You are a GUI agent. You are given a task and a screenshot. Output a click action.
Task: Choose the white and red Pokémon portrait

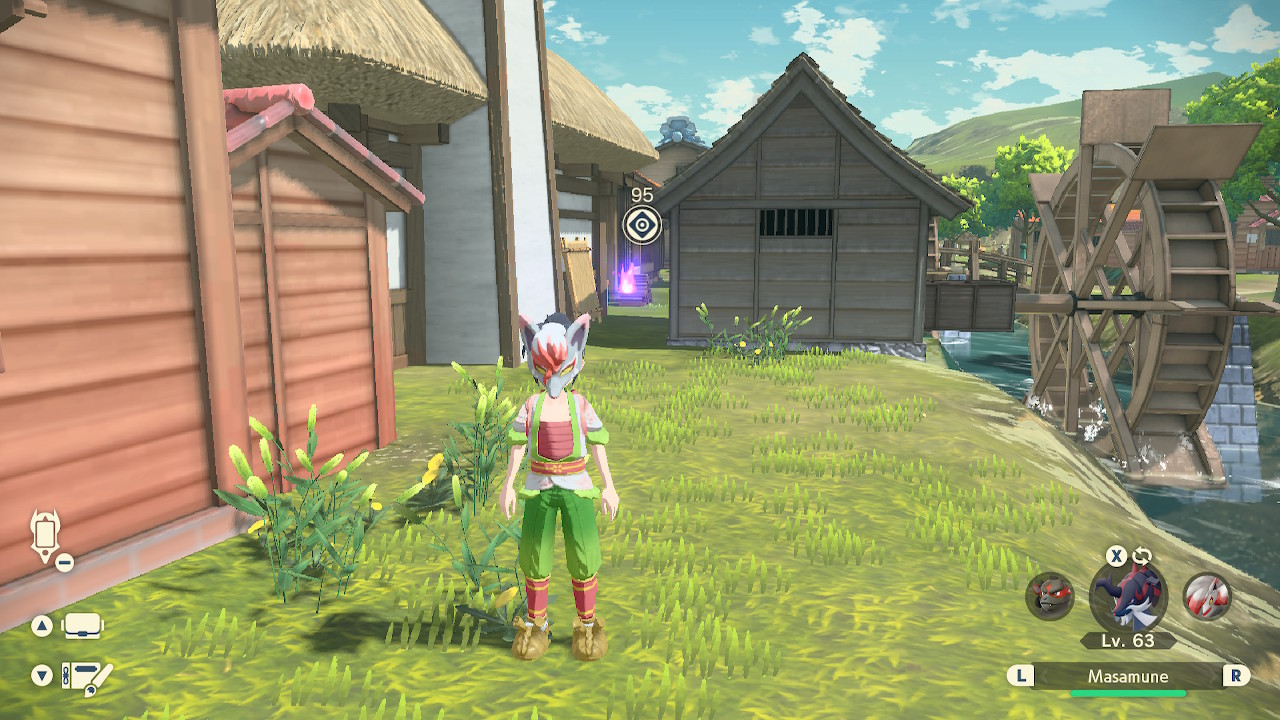[1207, 597]
